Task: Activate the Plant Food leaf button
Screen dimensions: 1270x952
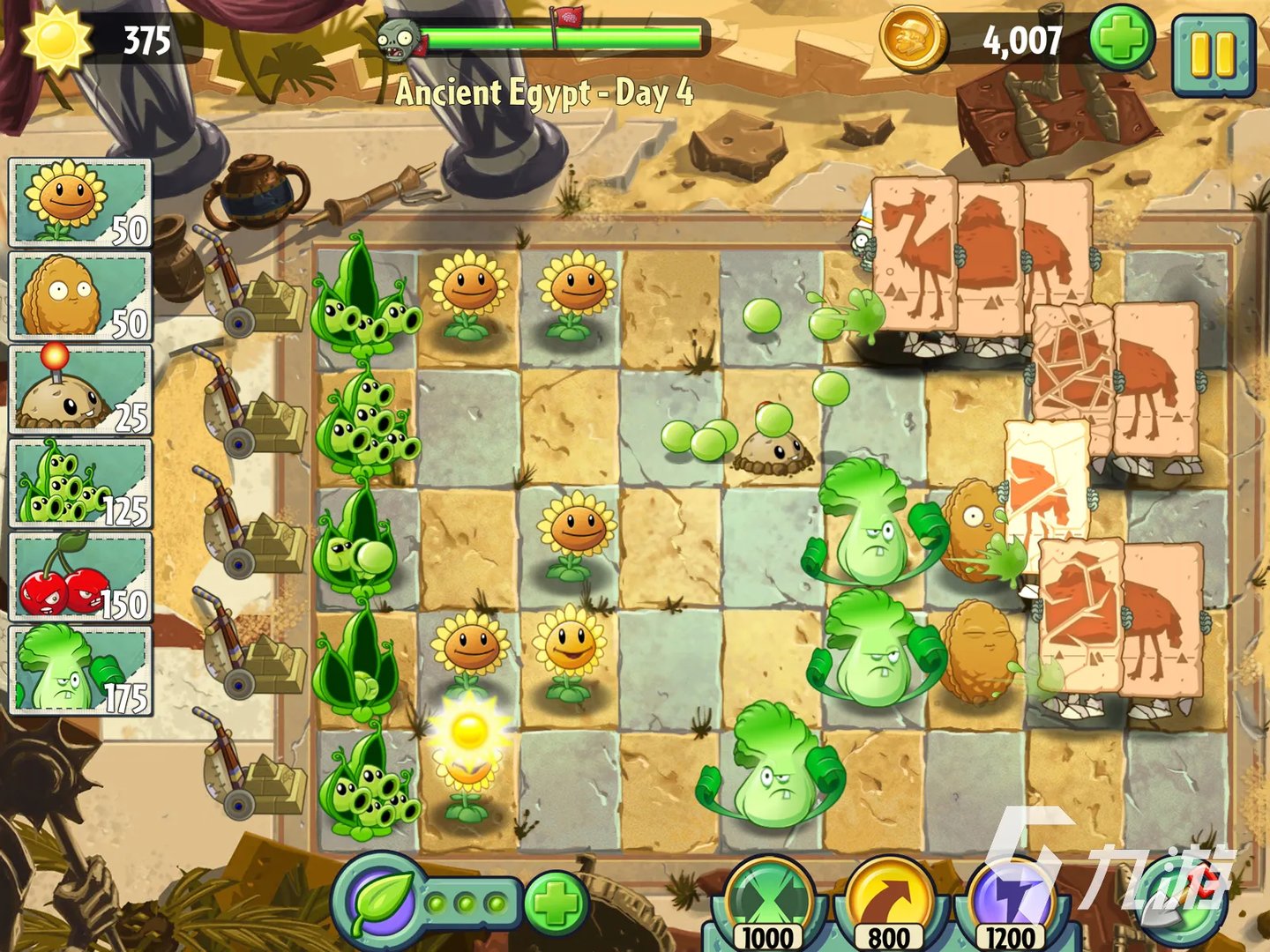Action: 381,902
